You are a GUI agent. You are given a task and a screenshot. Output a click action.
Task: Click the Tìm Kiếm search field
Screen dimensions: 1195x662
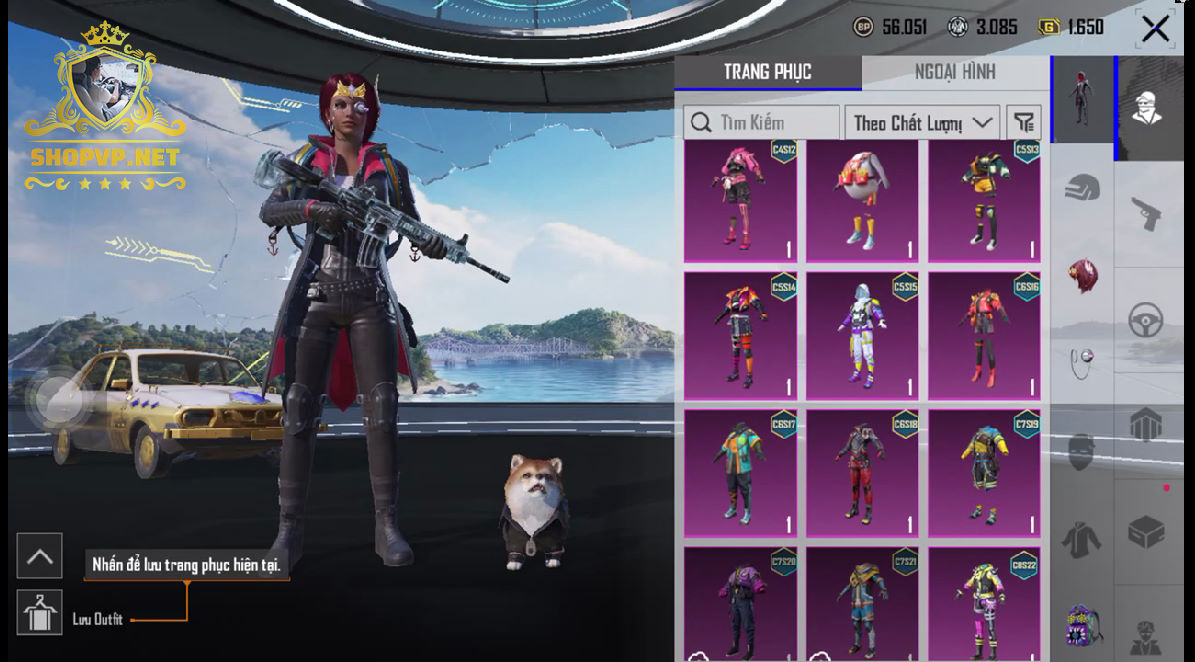(x=762, y=123)
